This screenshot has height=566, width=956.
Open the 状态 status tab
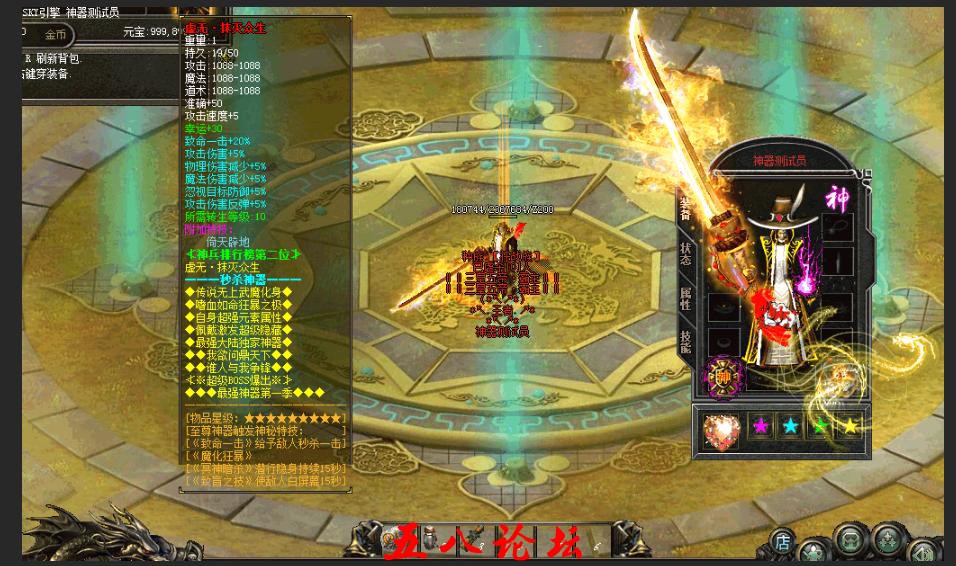click(686, 253)
